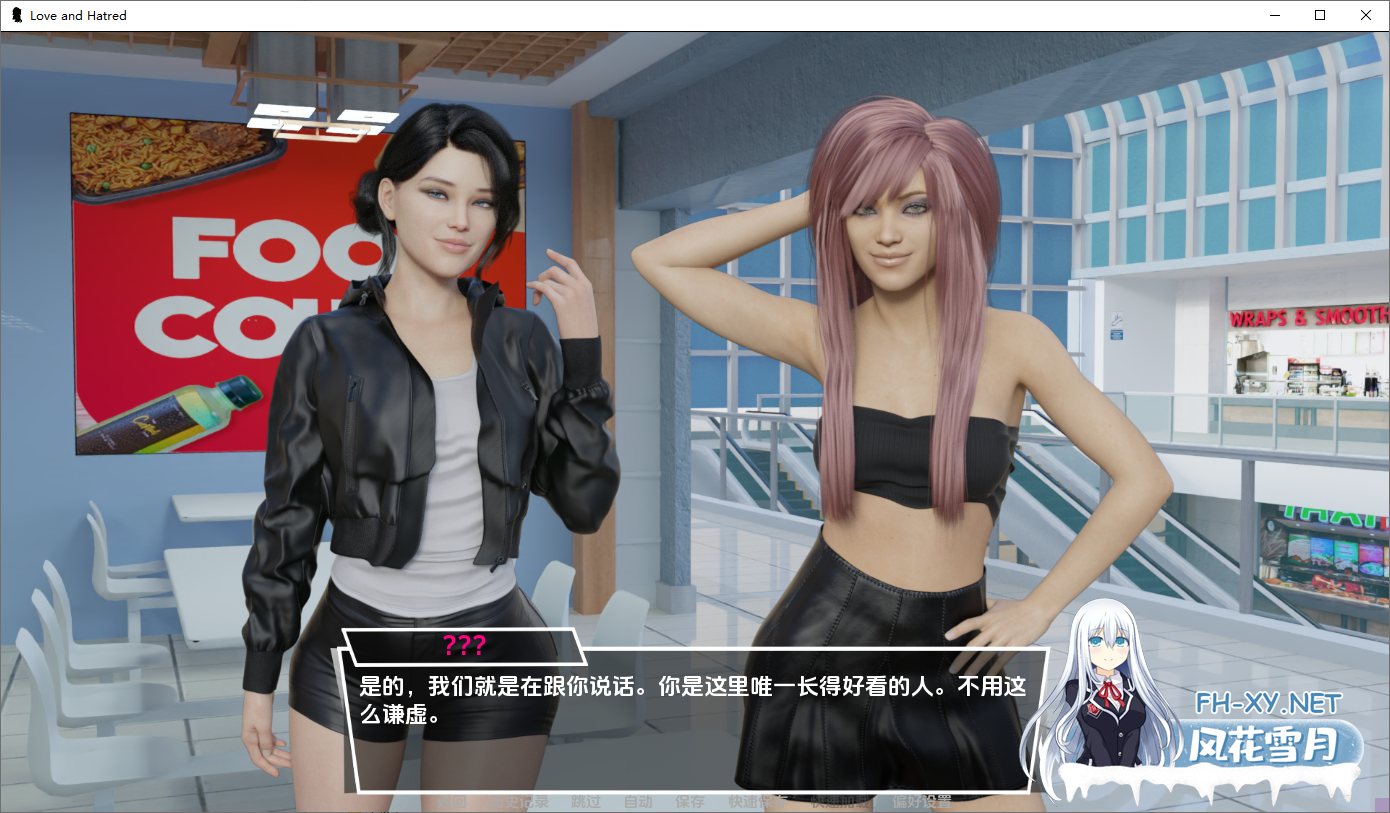This screenshot has height=813, width=1390.
Task: Click the ??? character name label
Action: click(466, 647)
